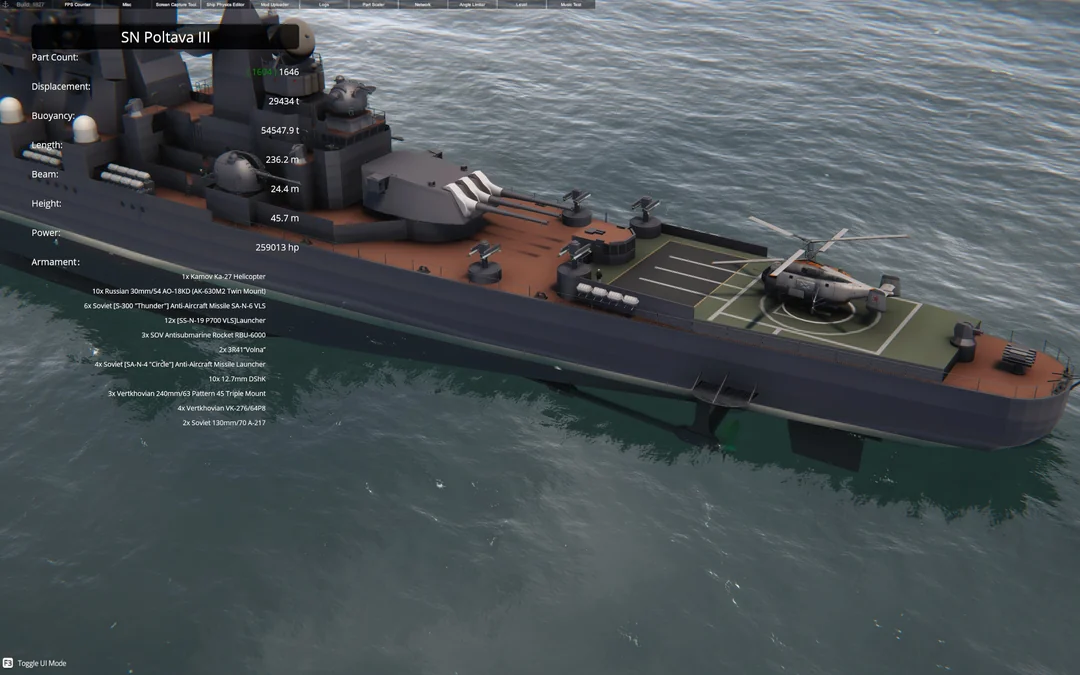The image size is (1080, 675).
Task: Launch the Screen Capture Tool
Action: 176,5
